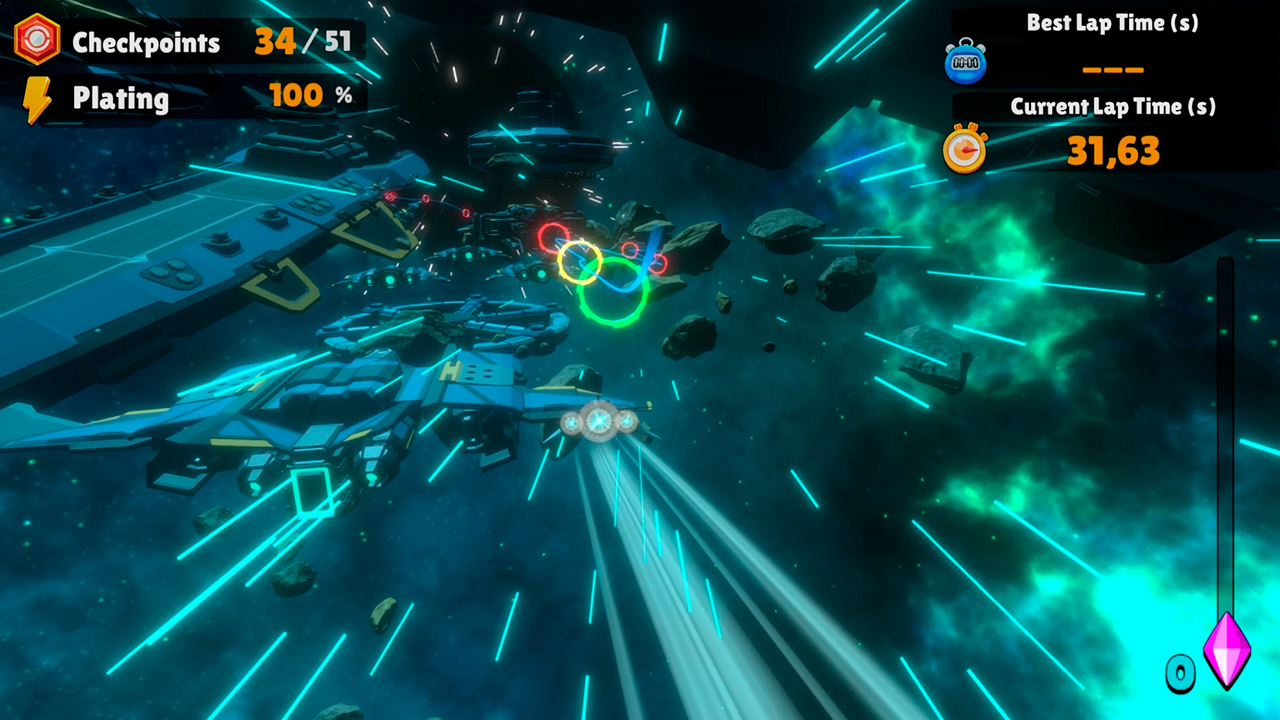The image size is (1280, 720).
Task: Select the yellow lightning Plating icon
Action: [38, 97]
